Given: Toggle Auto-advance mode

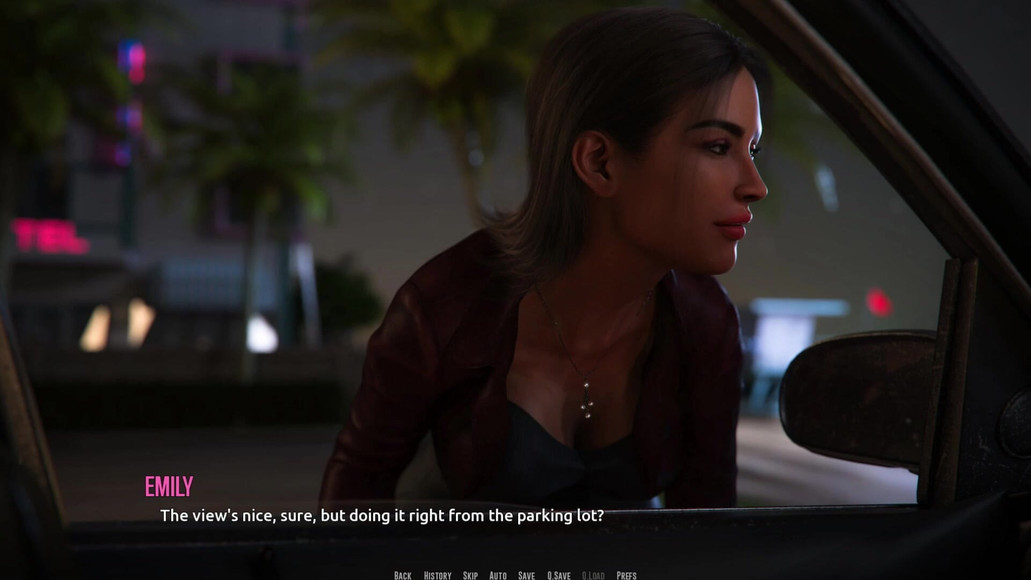Looking at the screenshot, I should click(x=498, y=575).
